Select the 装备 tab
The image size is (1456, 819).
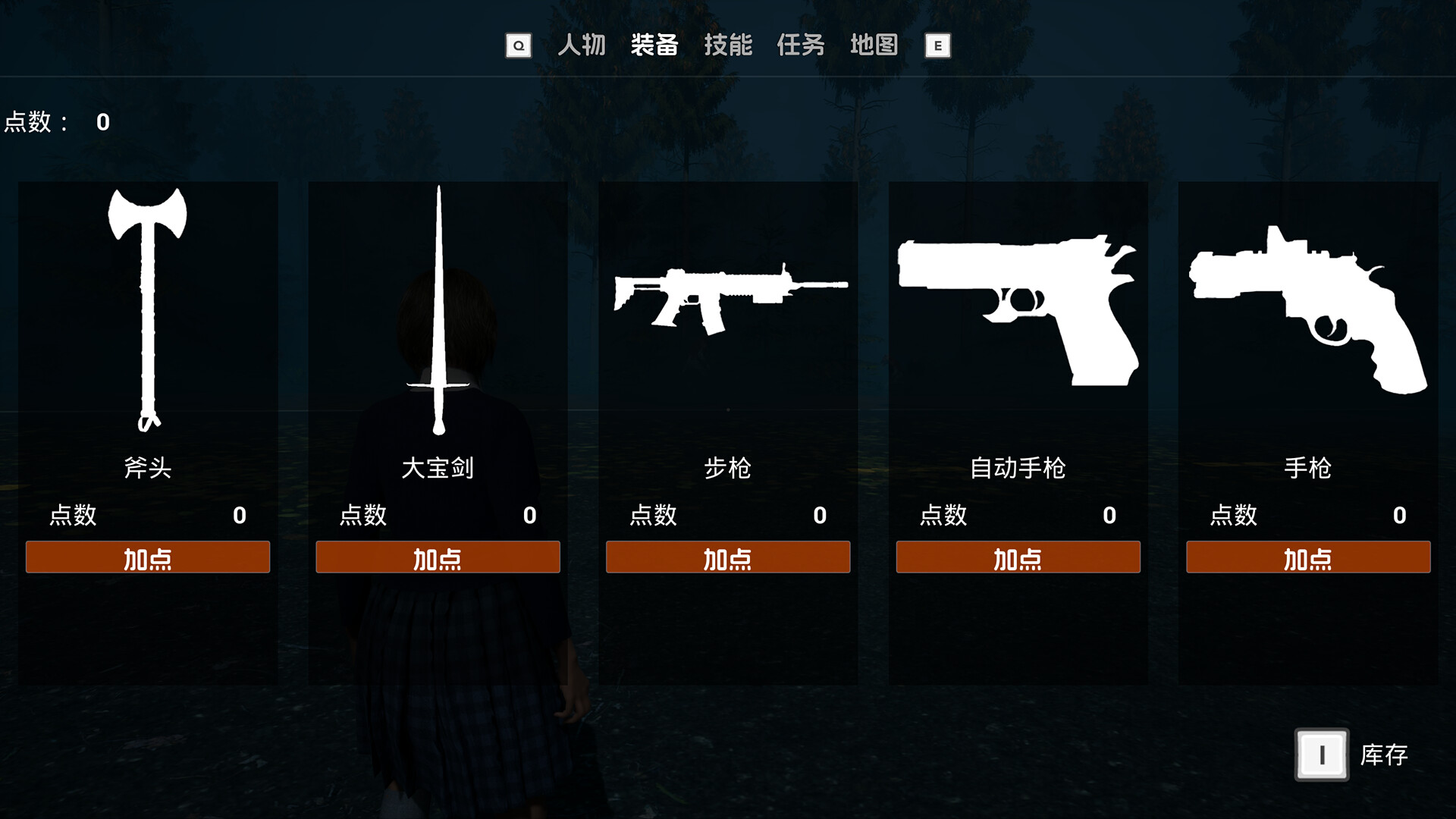pos(654,45)
